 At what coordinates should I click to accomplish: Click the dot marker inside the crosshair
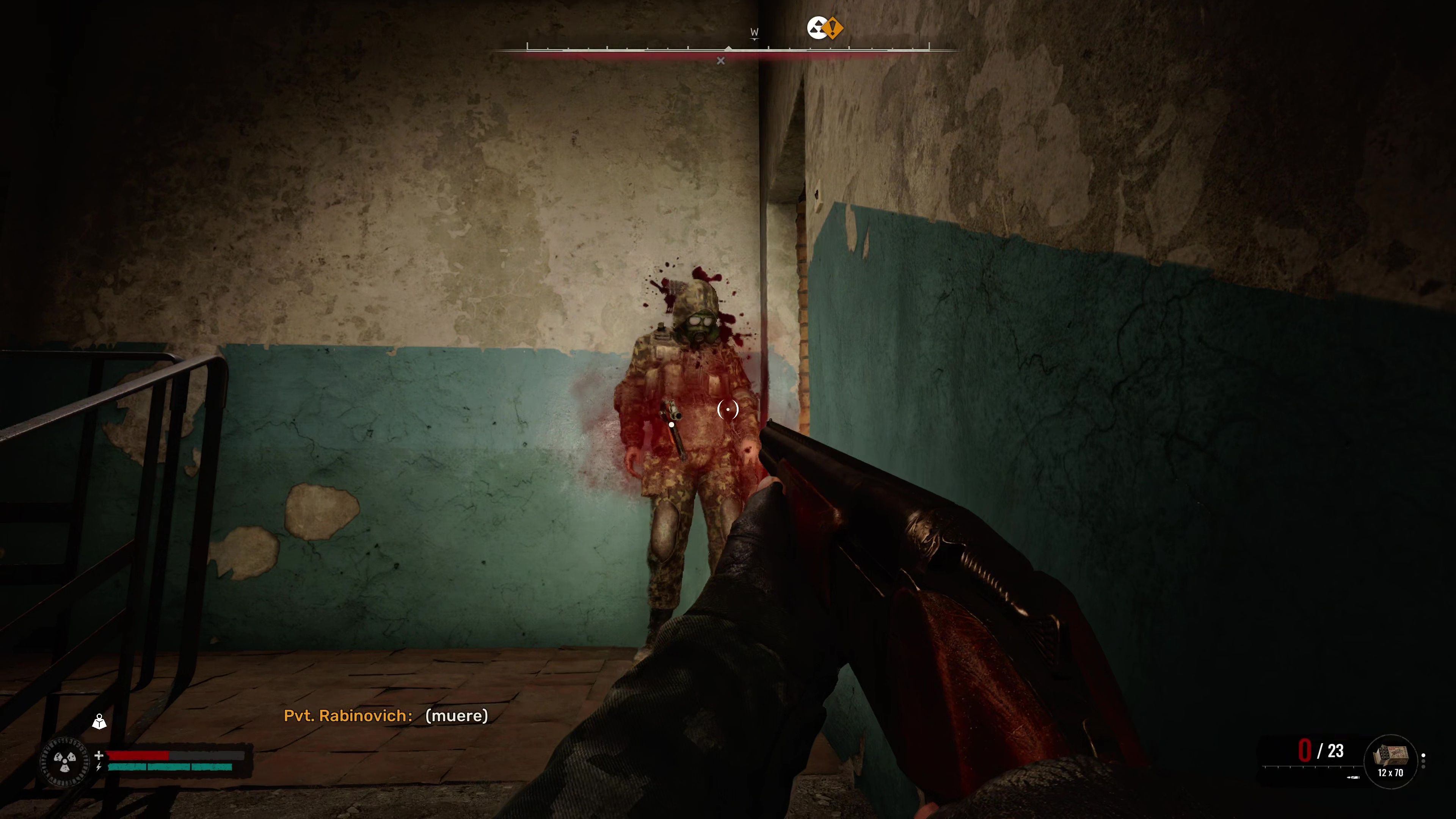[x=728, y=410]
